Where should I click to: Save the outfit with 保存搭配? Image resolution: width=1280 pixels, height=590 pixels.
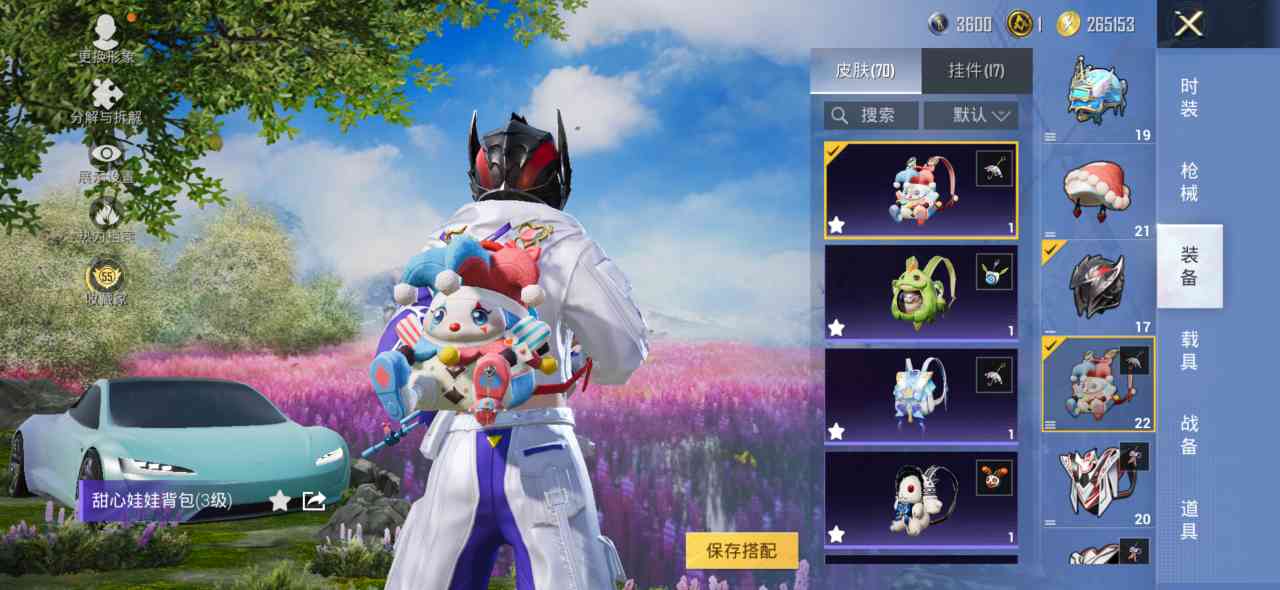[742, 550]
